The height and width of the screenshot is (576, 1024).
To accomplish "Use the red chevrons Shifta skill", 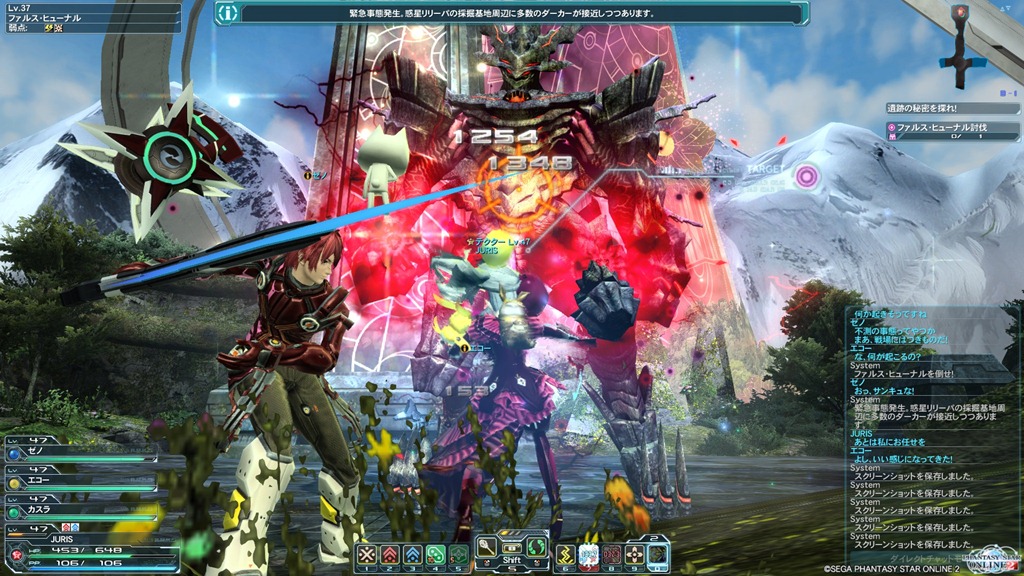I will [x=389, y=555].
